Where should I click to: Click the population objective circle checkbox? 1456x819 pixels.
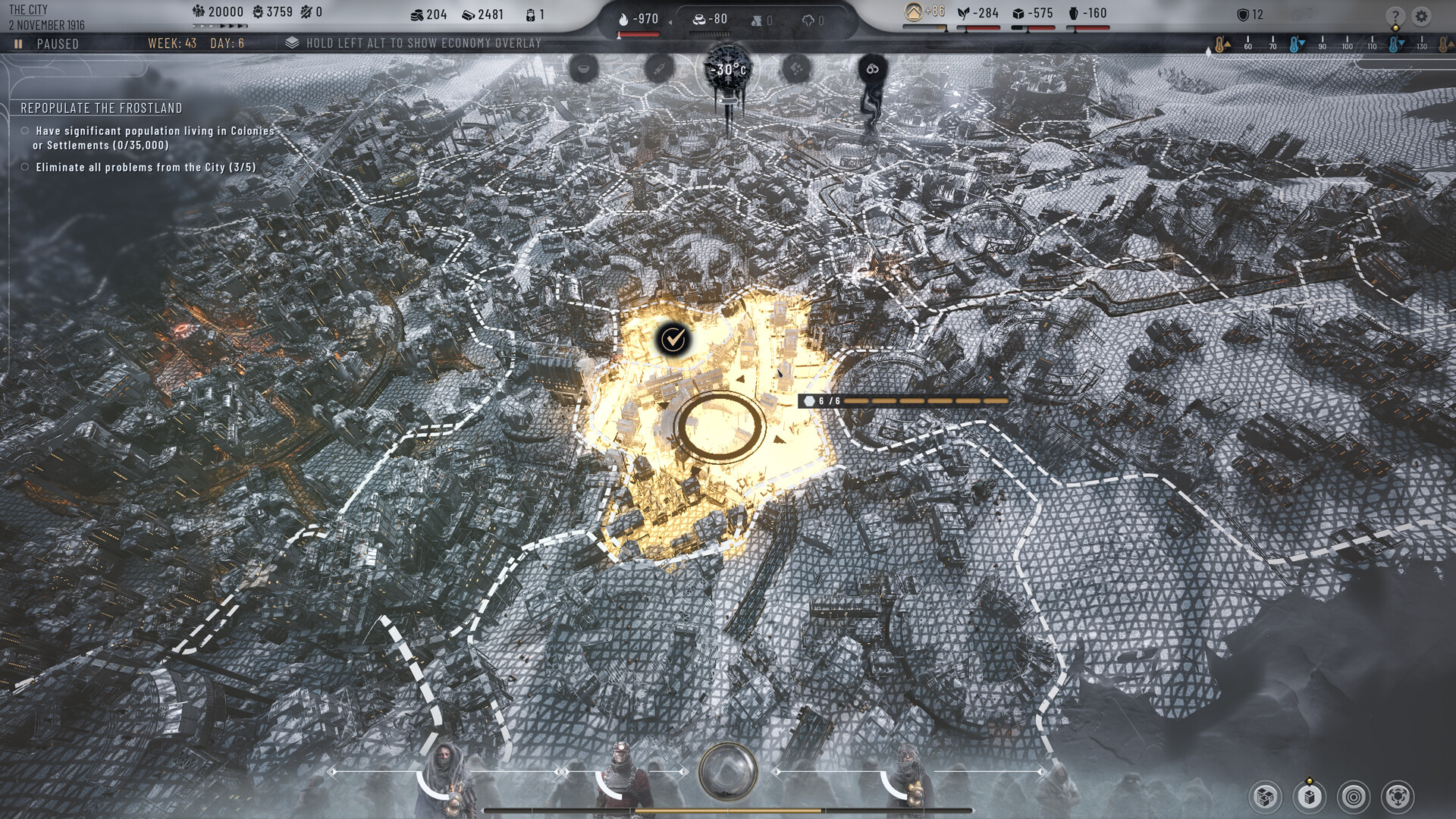pos(24,131)
